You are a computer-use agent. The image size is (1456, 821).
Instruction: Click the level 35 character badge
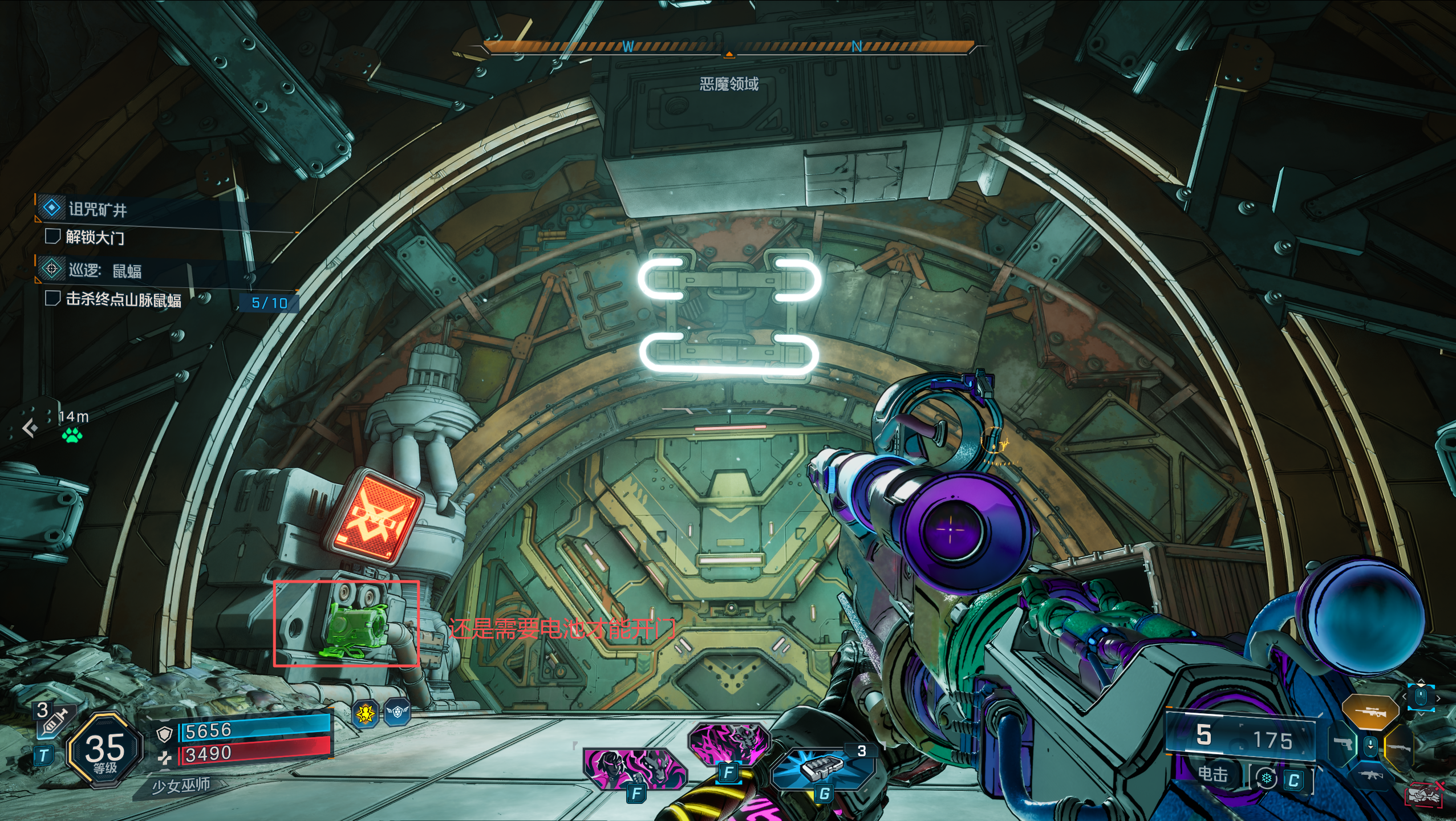(x=104, y=750)
